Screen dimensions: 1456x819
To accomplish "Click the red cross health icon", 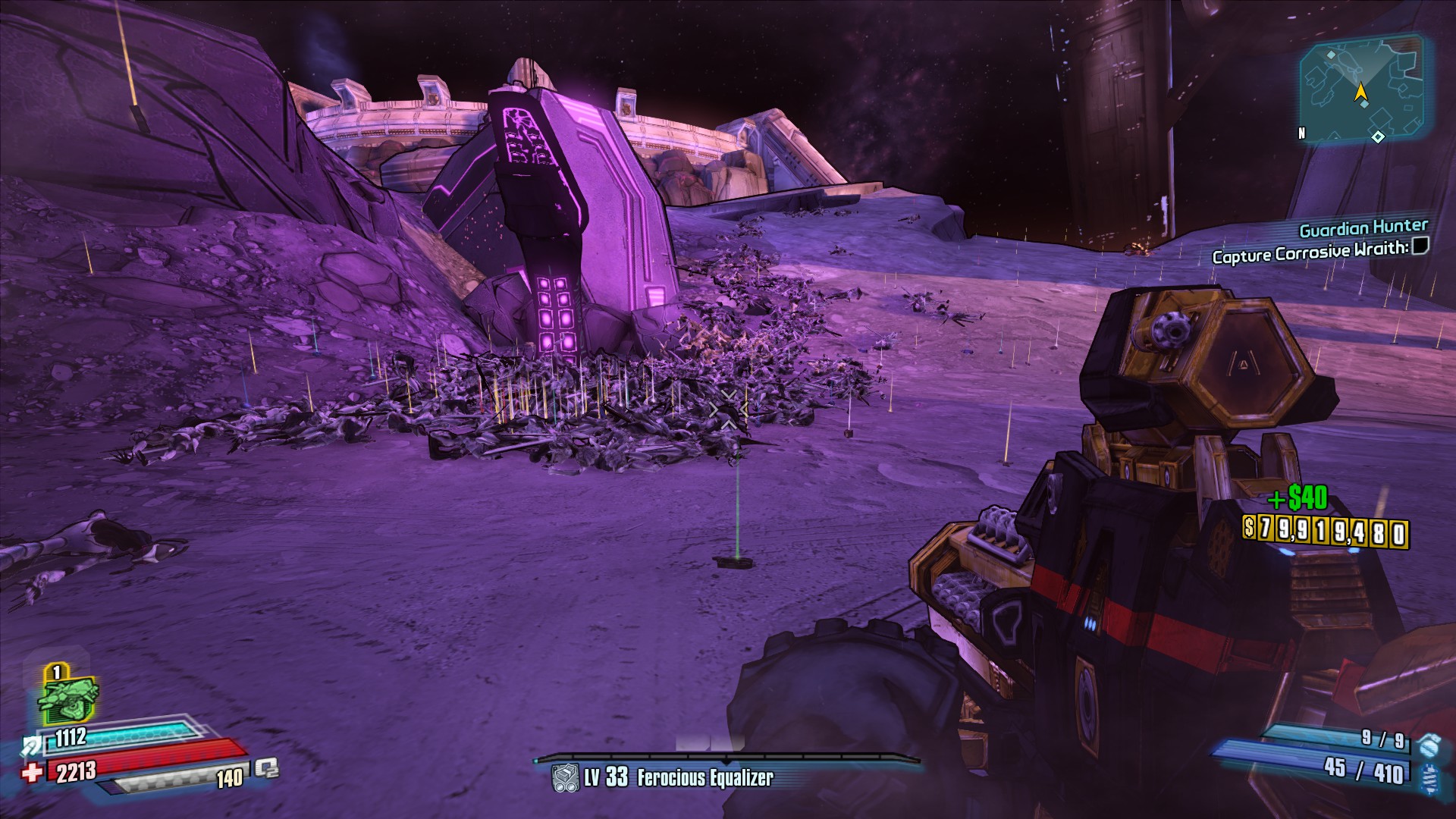I will [32, 773].
